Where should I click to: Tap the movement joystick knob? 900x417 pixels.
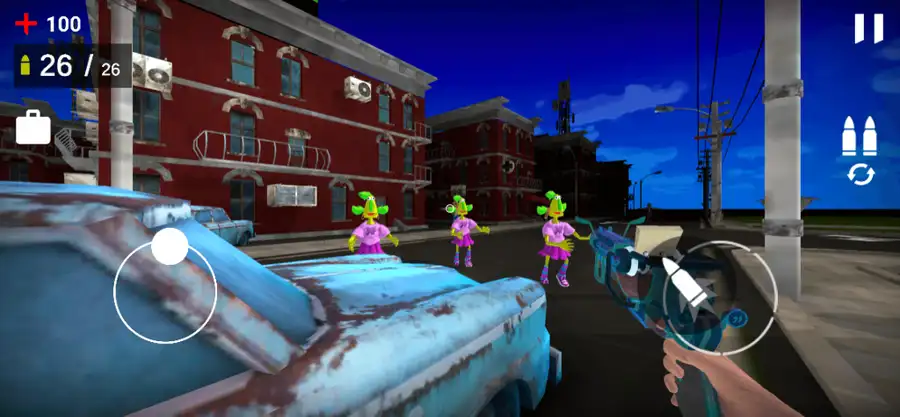point(169,246)
